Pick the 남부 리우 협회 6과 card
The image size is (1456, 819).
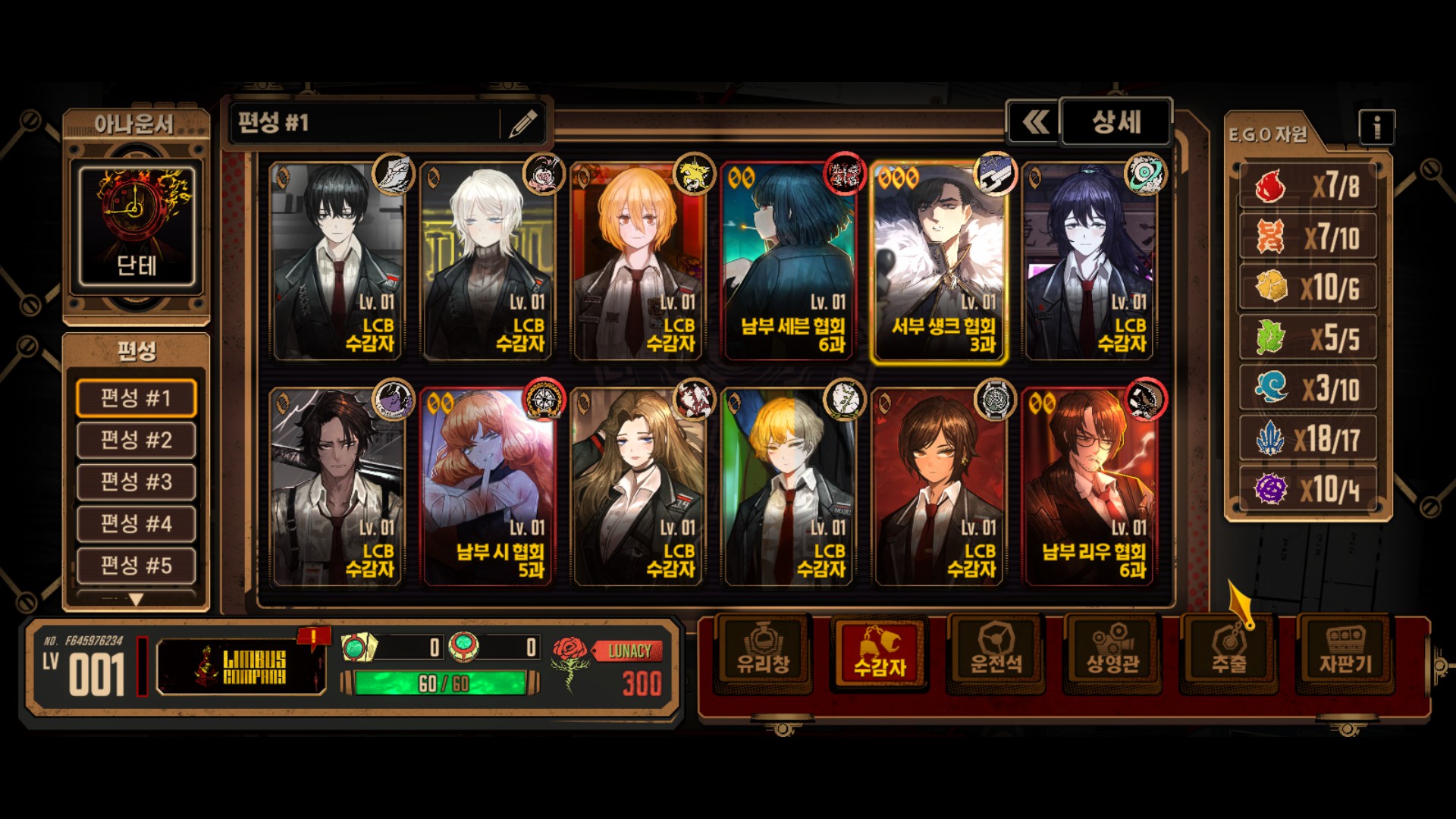[1089, 487]
